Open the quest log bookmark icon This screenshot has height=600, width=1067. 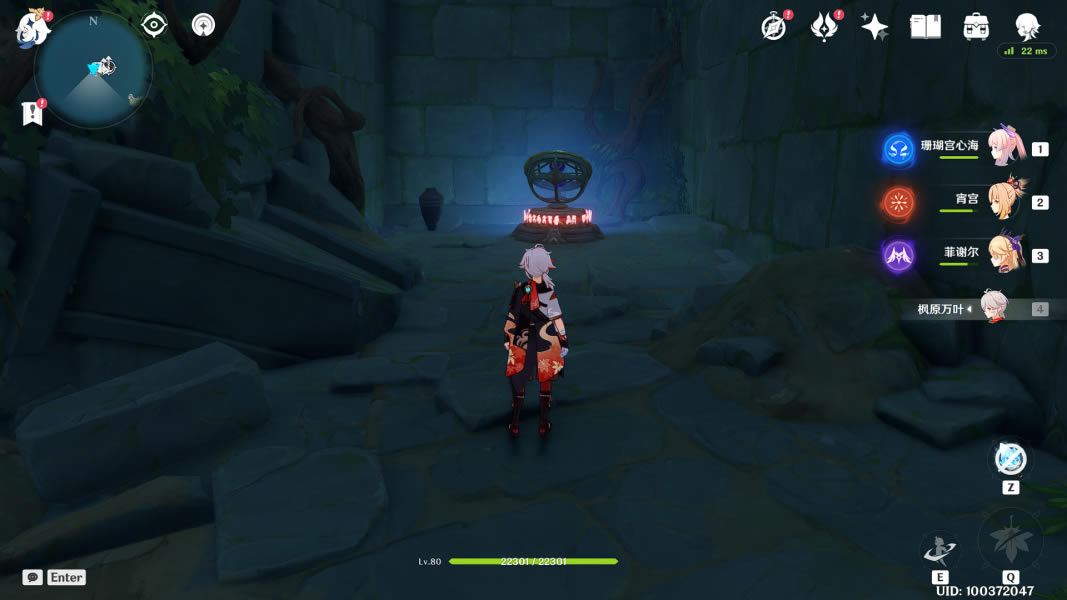(32, 114)
